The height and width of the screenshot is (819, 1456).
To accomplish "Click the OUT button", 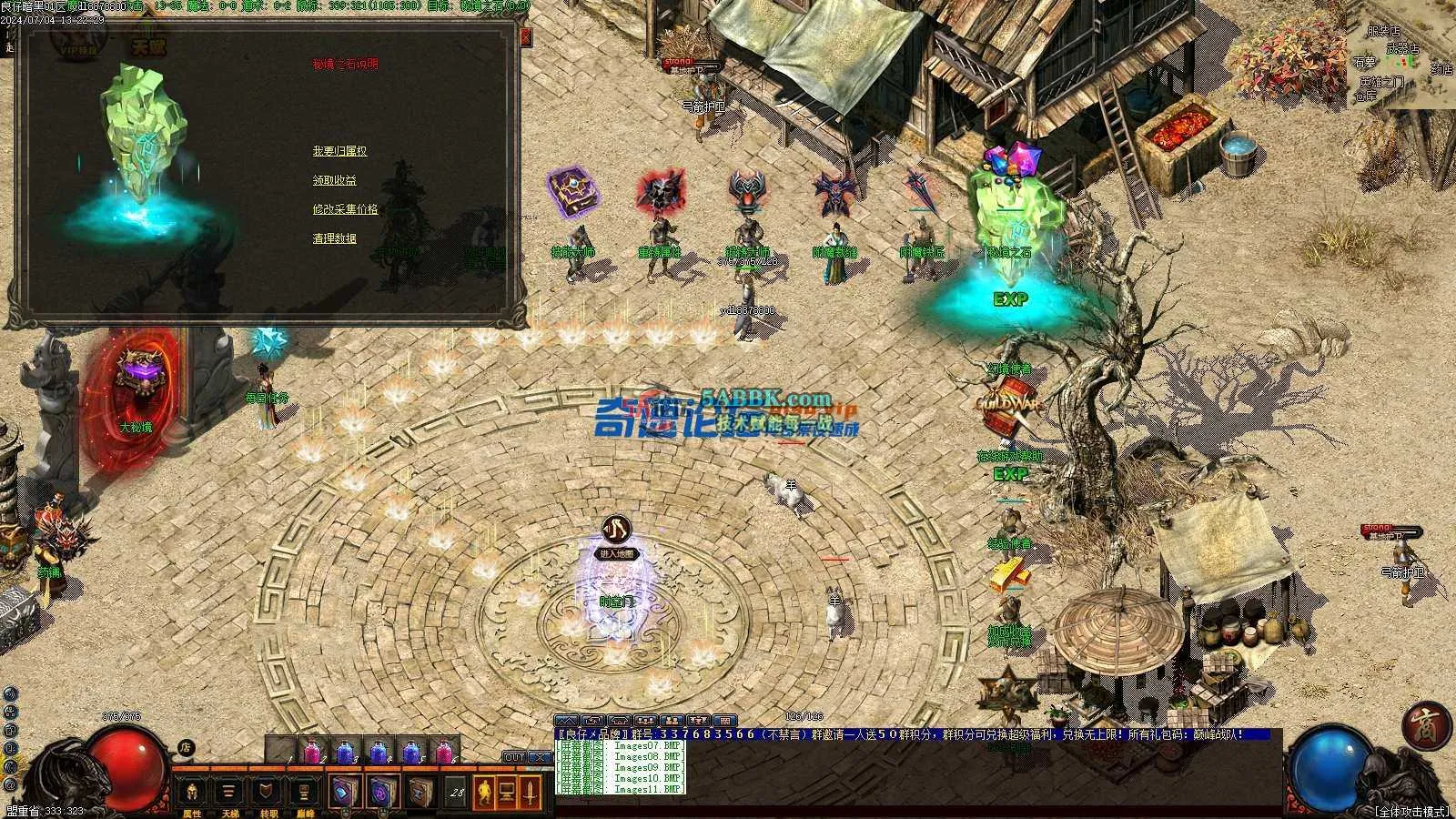I will (x=514, y=757).
